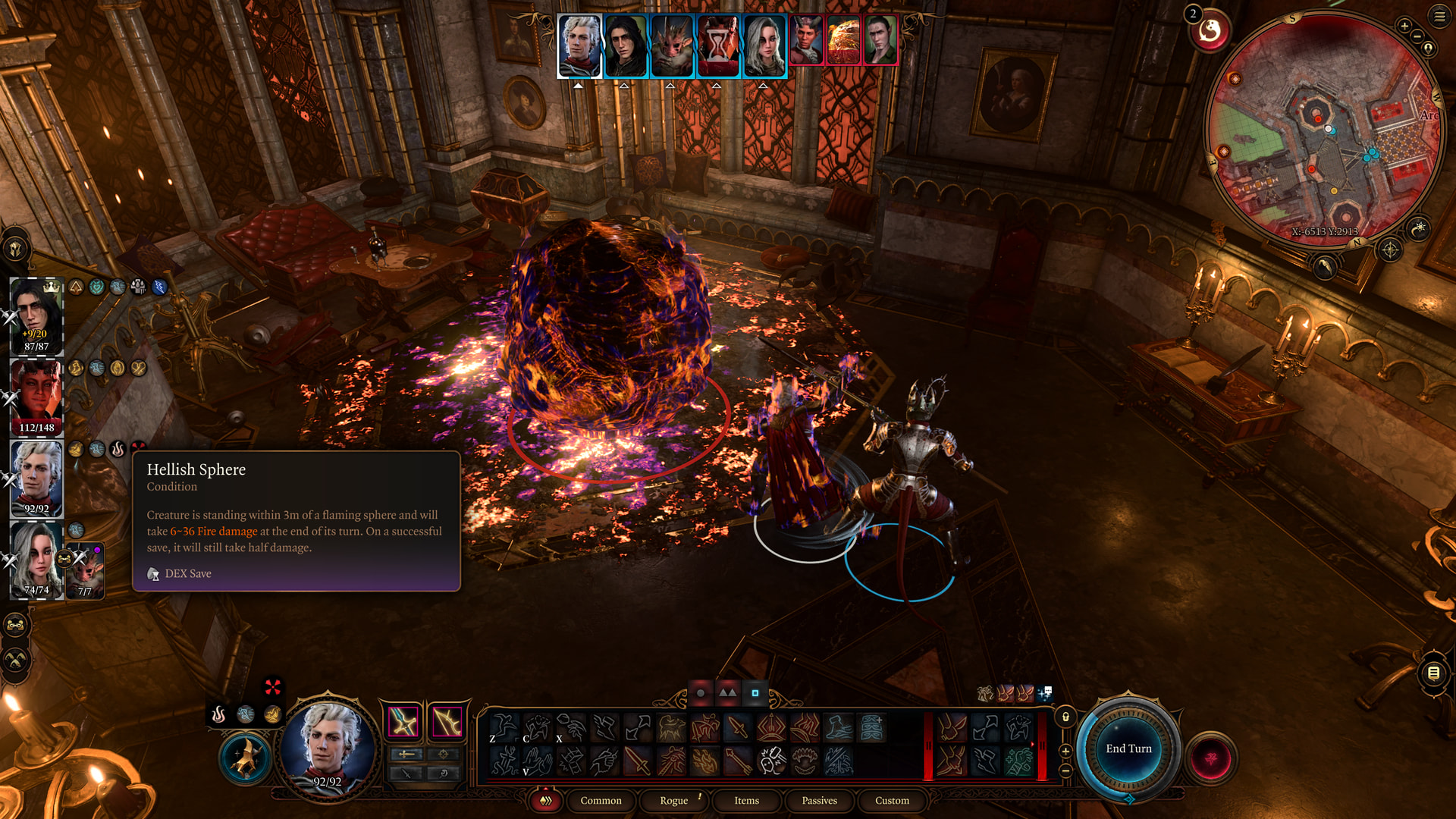Open the Rogue actions tab
Screen dimensions: 1456x819
tap(673, 801)
